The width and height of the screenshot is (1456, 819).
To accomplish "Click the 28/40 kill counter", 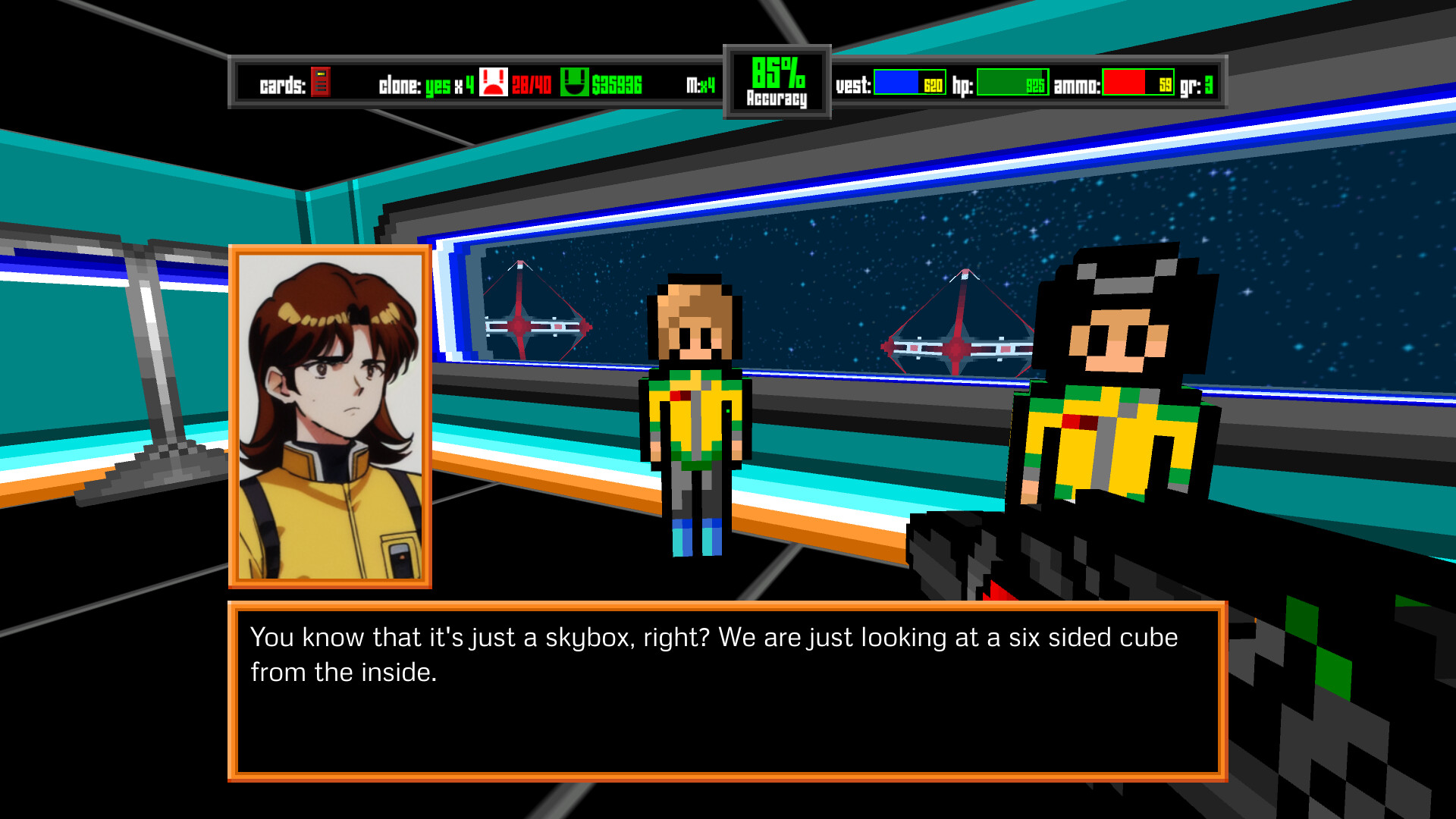I will pyautogui.click(x=532, y=85).
